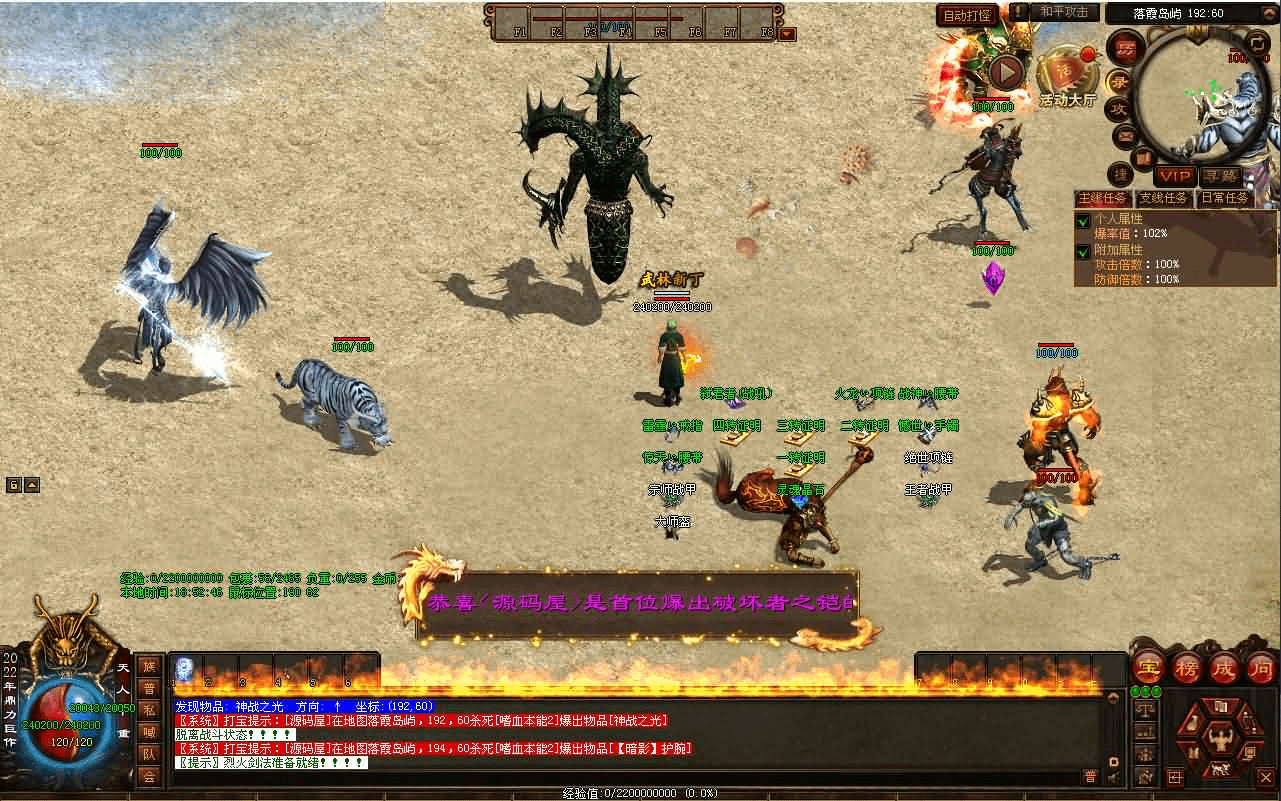Open the 榜 ranking round button

tap(1186, 668)
